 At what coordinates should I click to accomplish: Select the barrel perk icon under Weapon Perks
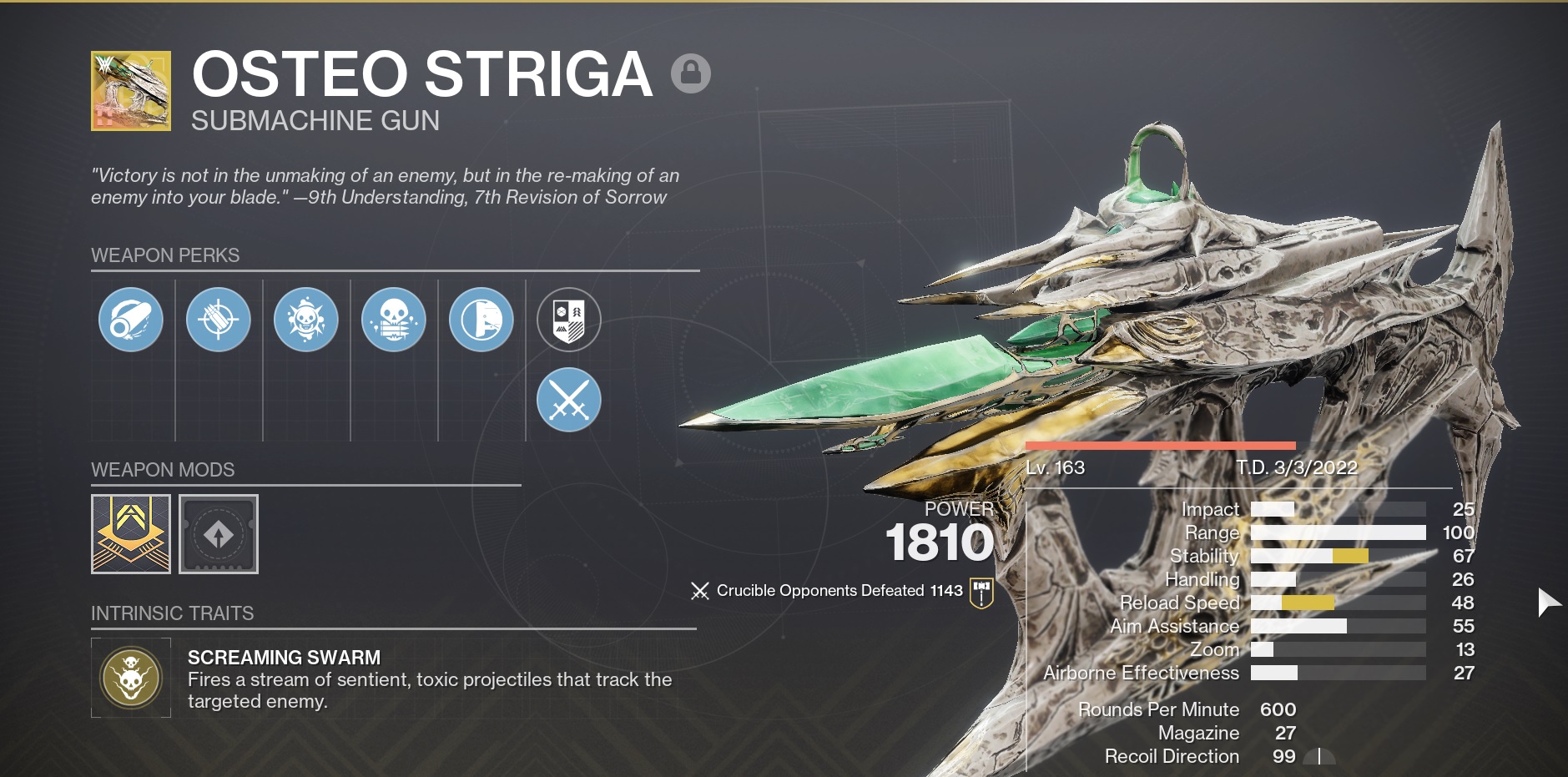131,320
